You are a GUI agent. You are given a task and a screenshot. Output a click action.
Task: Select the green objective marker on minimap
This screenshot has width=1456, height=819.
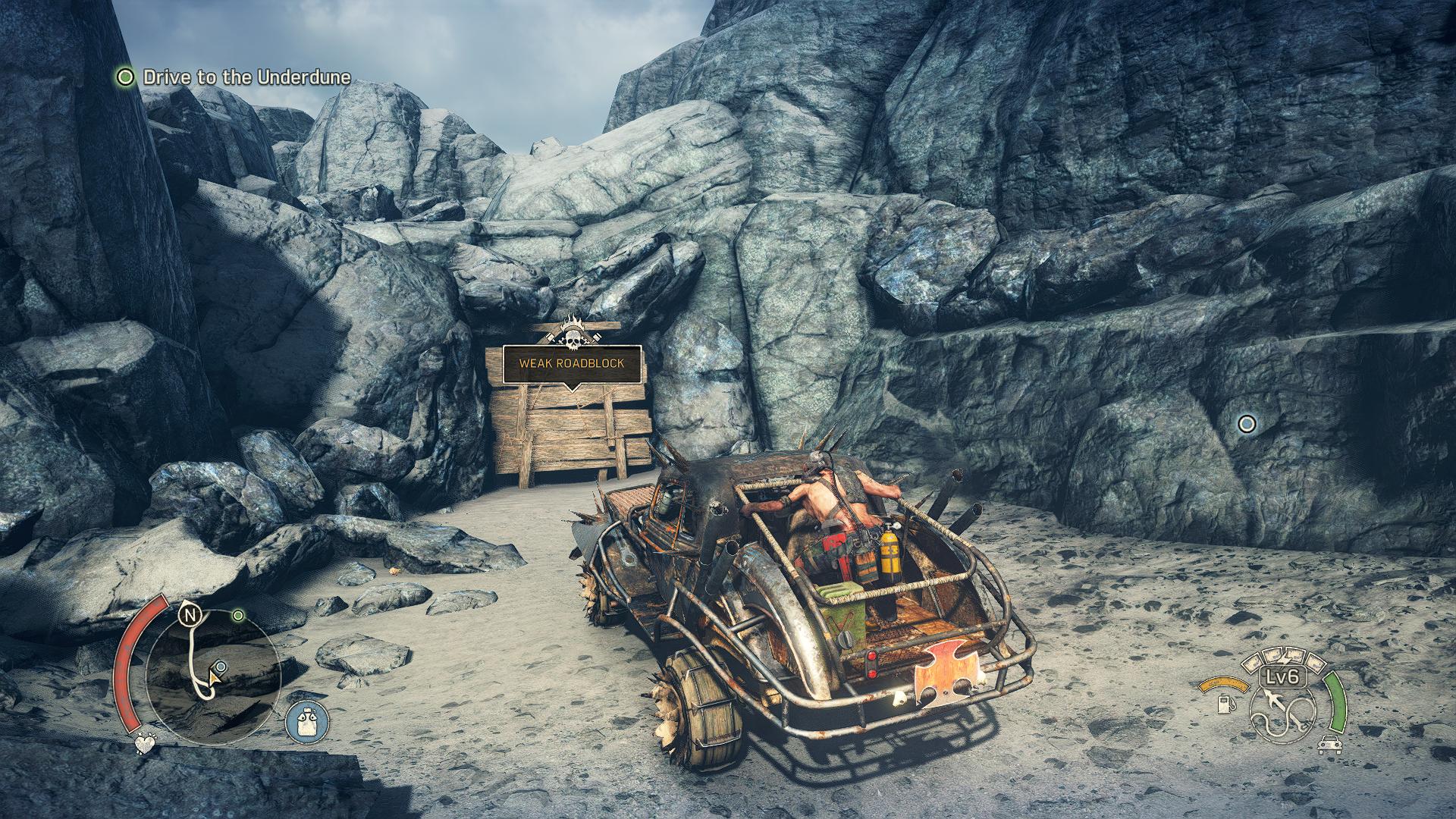(238, 615)
